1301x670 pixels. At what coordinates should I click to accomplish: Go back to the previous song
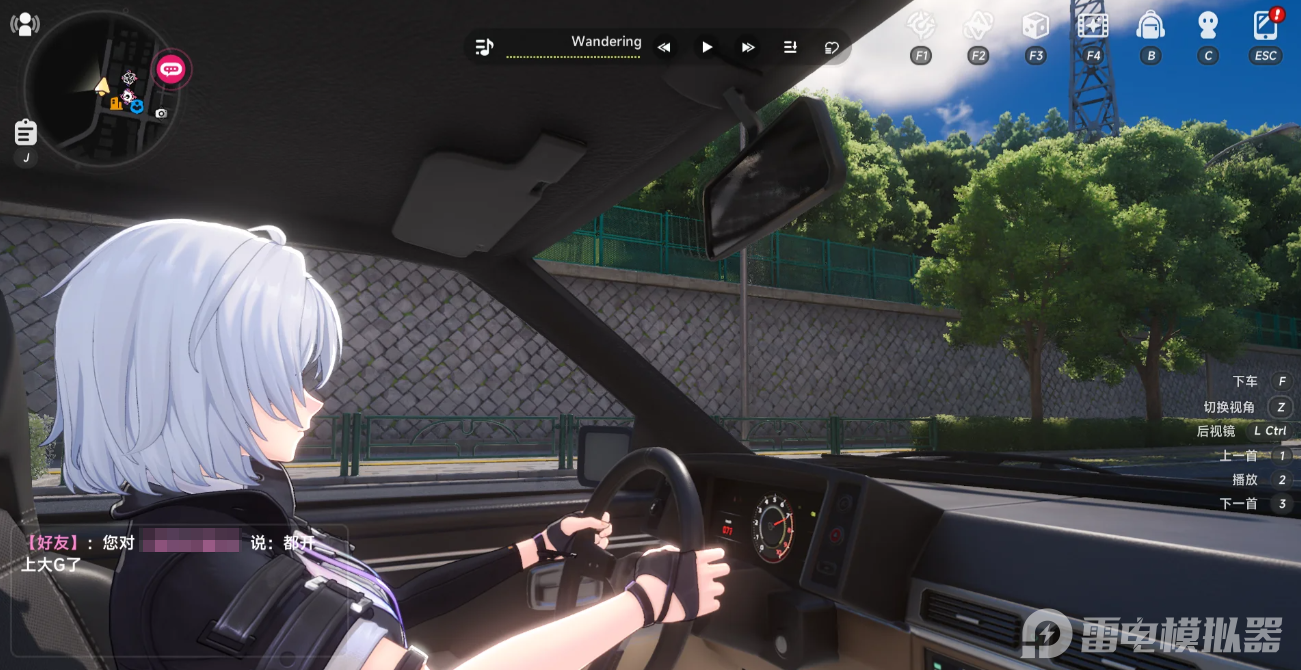664,47
